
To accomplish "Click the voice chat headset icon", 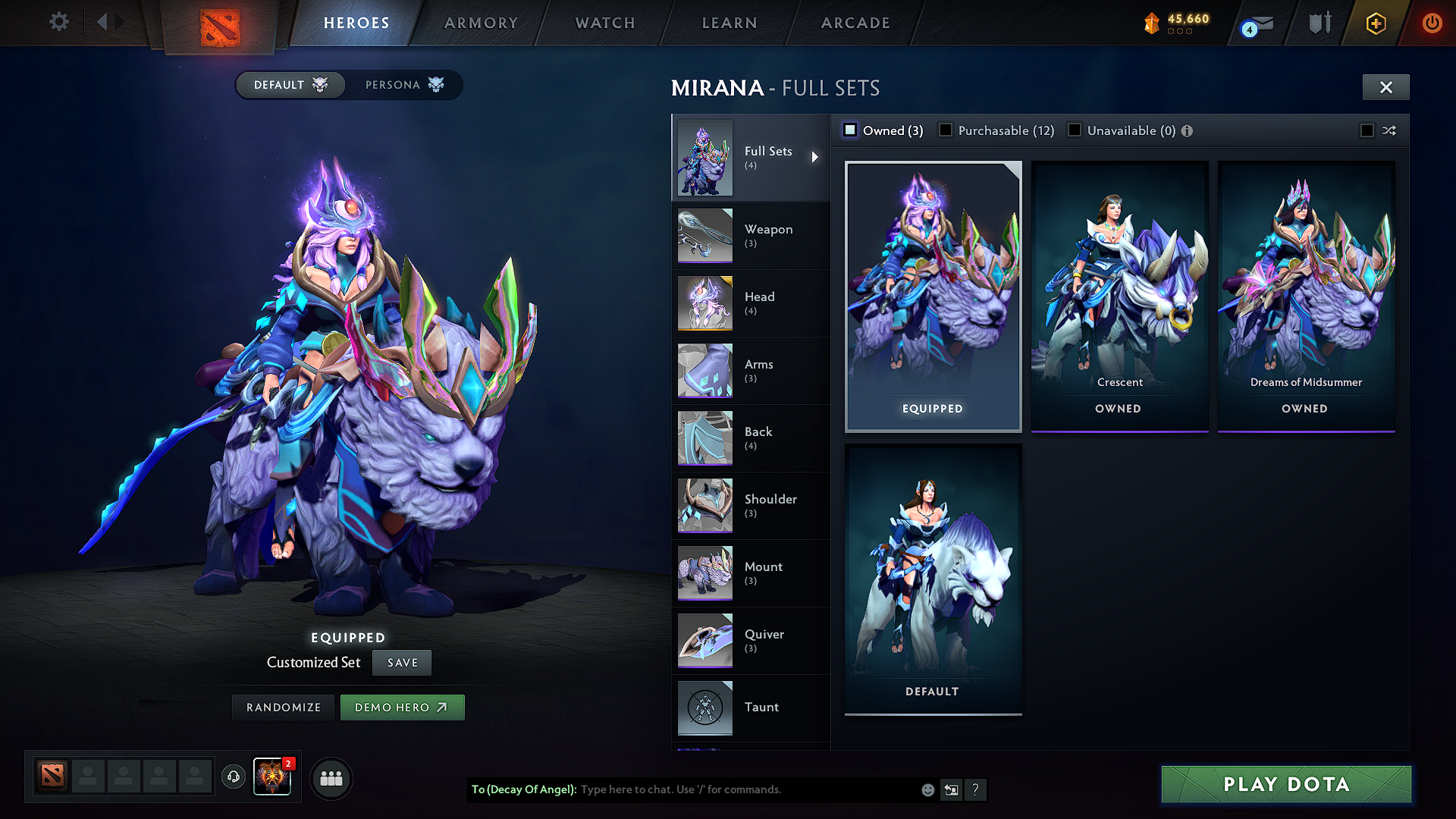I will [x=233, y=778].
